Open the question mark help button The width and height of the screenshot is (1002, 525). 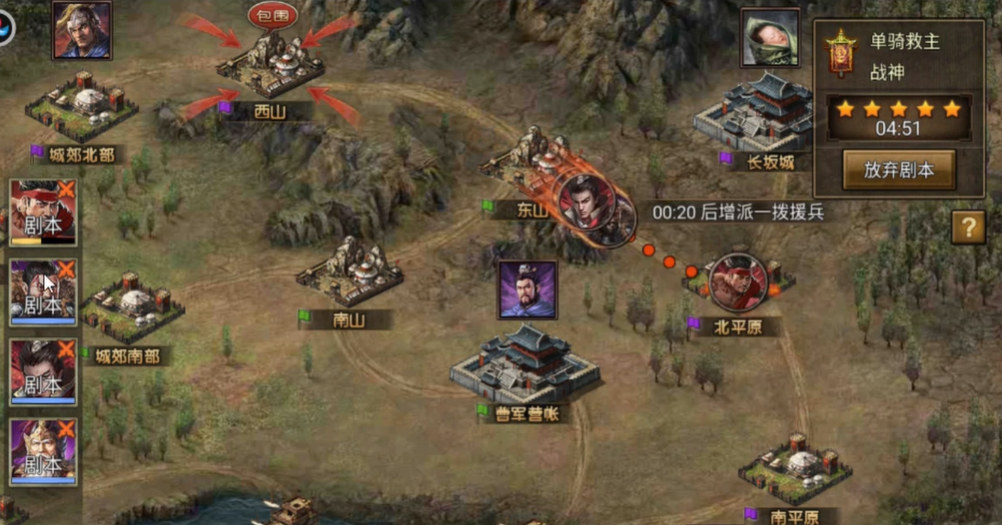click(967, 227)
